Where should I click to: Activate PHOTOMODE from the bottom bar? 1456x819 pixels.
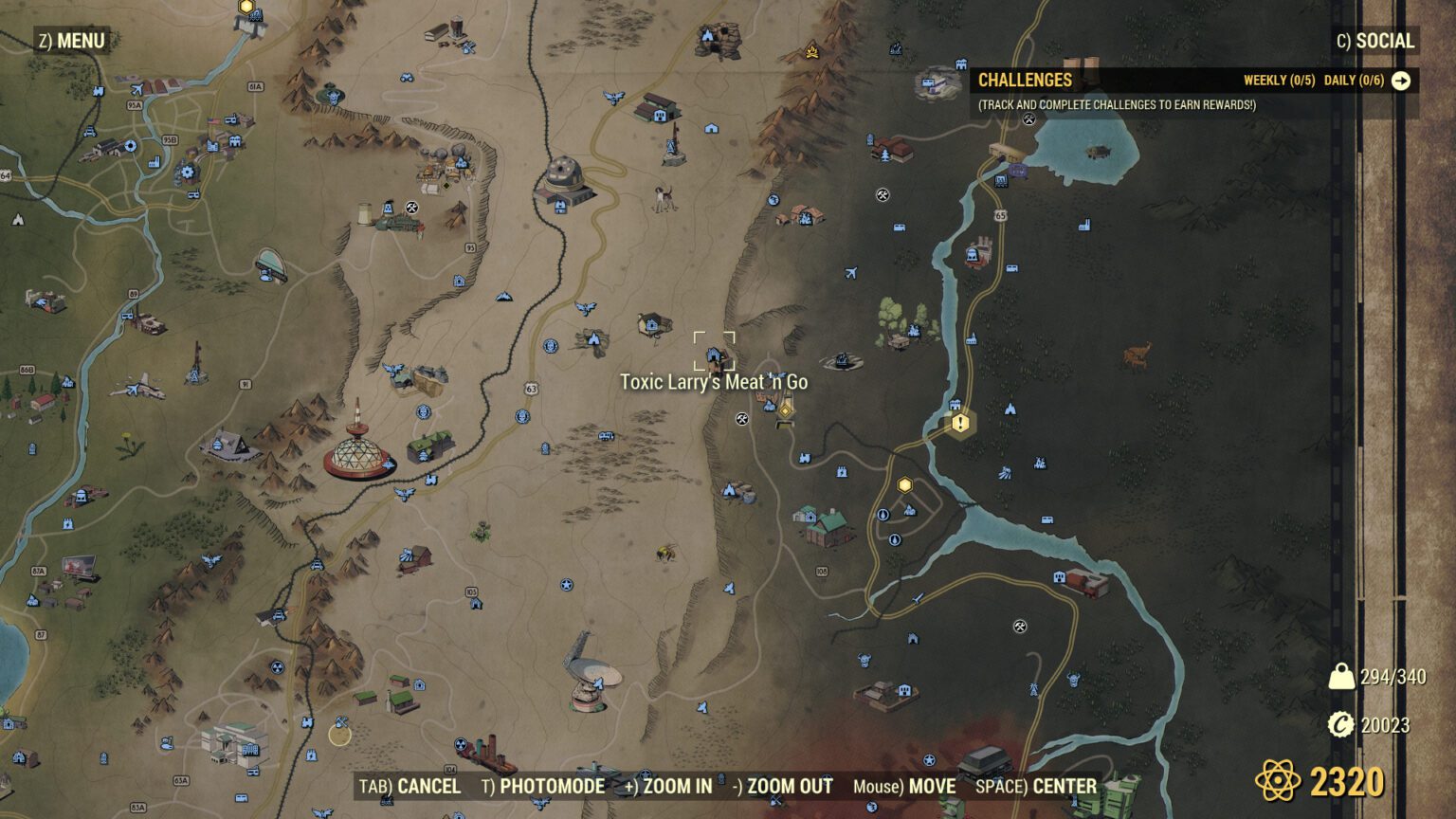pyautogui.click(x=543, y=787)
